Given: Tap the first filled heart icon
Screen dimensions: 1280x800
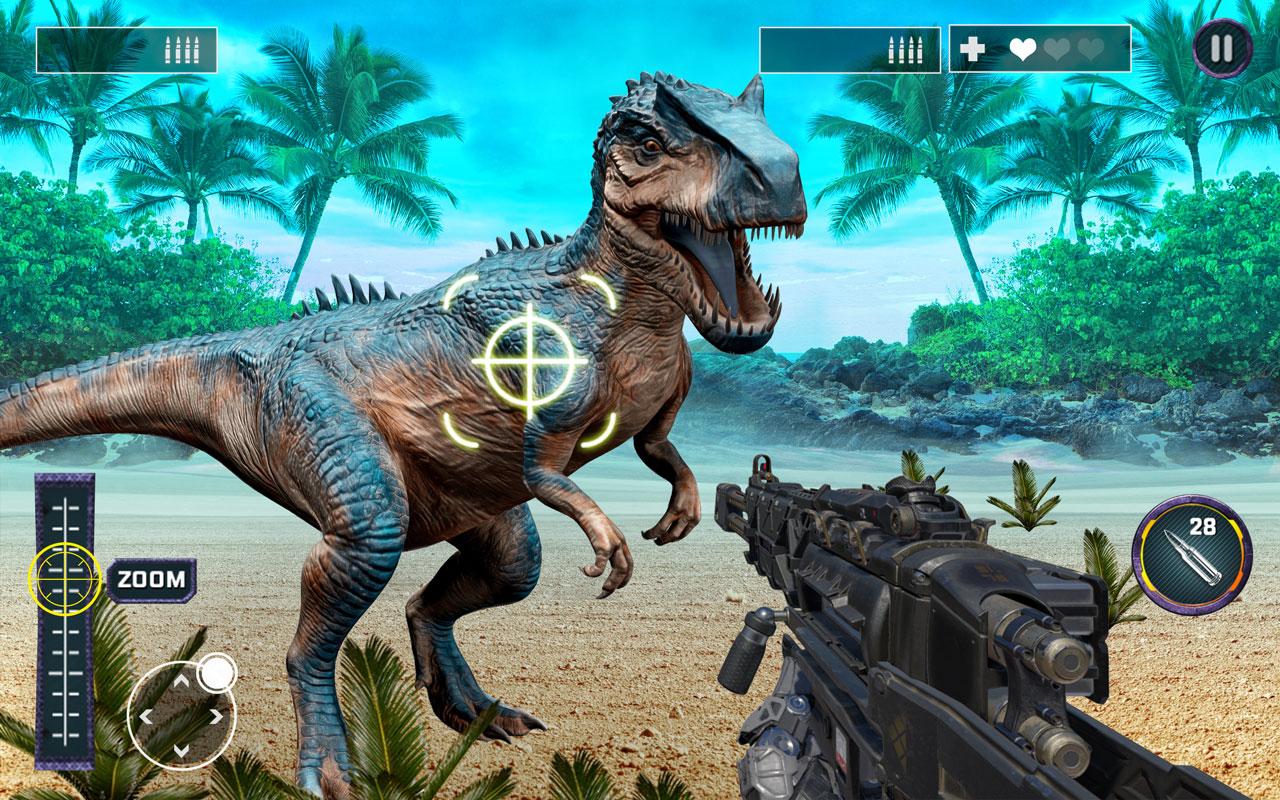Looking at the screenshot, I should coord(1022,47).
